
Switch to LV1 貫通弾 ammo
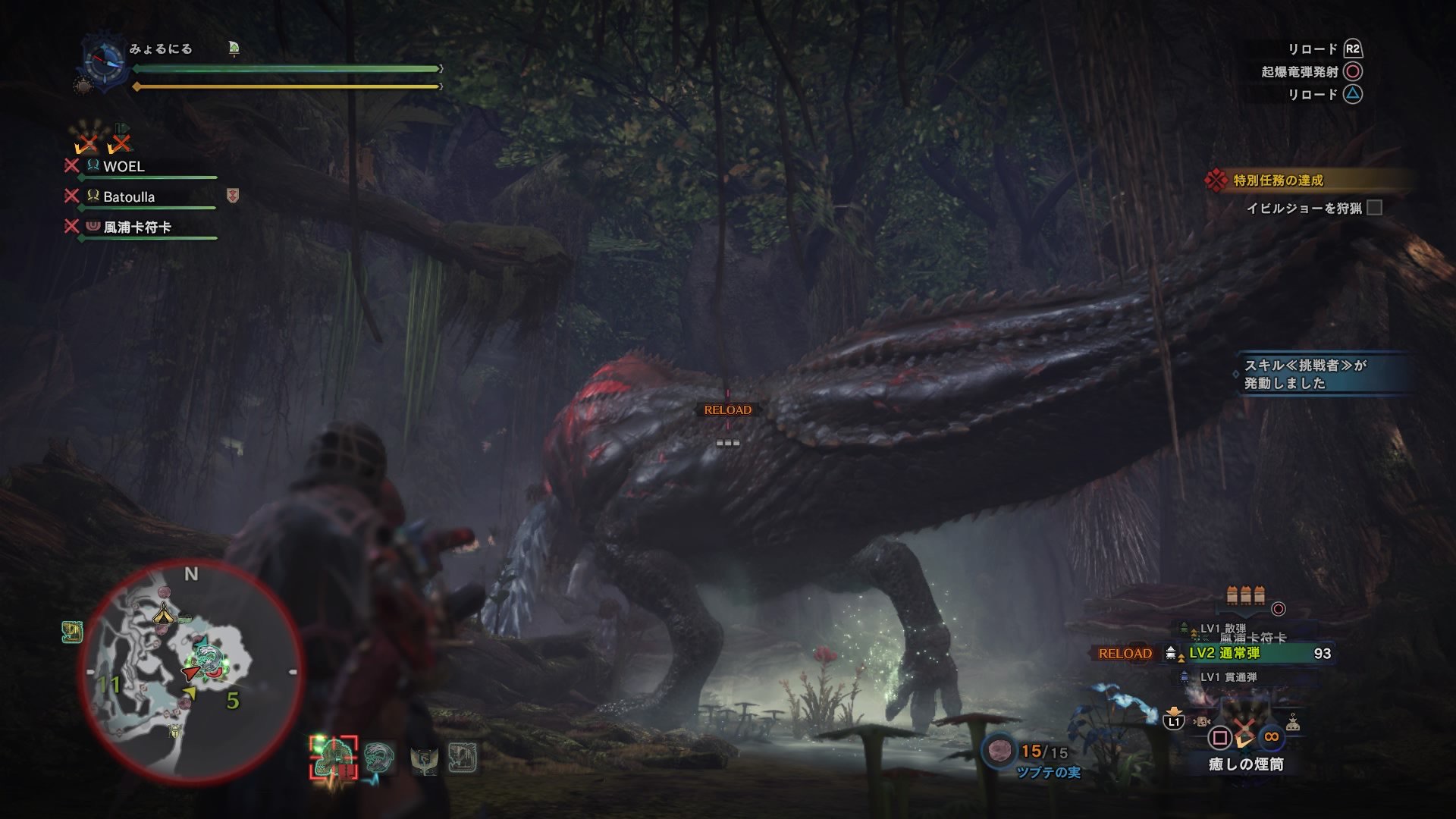pos(1228,677)
